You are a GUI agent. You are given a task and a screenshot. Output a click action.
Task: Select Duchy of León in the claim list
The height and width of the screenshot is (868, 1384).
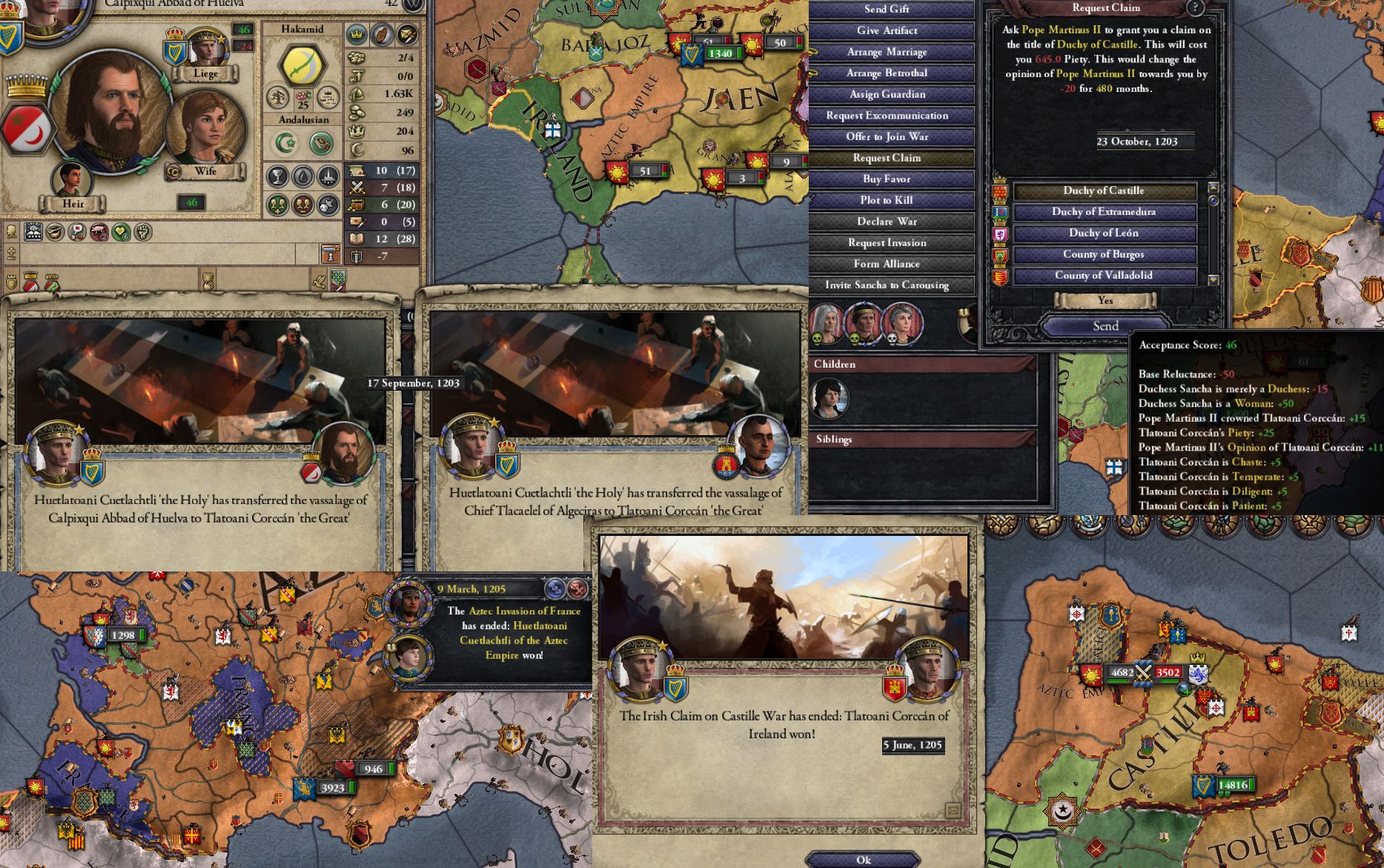click(x=1104, y=233)
